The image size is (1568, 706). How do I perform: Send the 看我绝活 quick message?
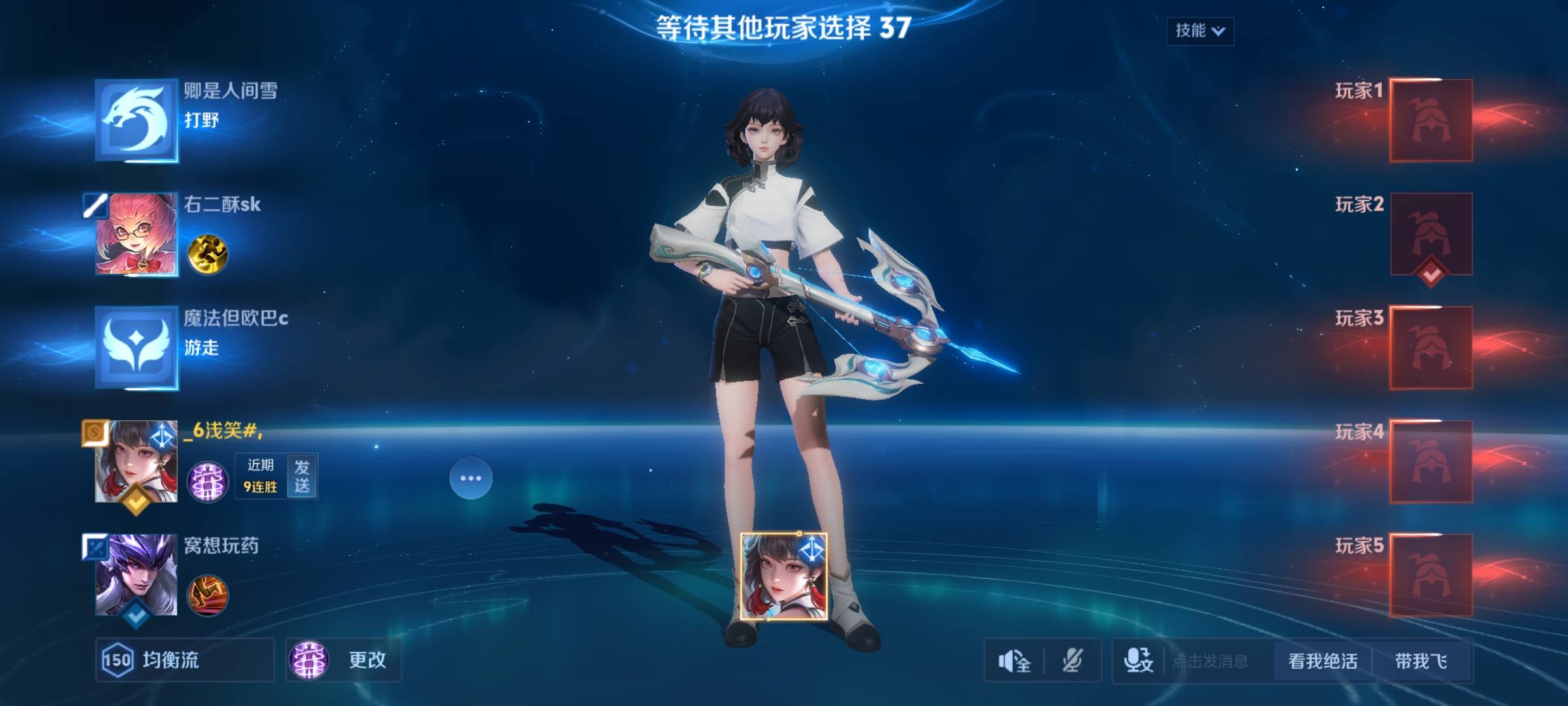pyautogui.click(x=1322, y=661)
